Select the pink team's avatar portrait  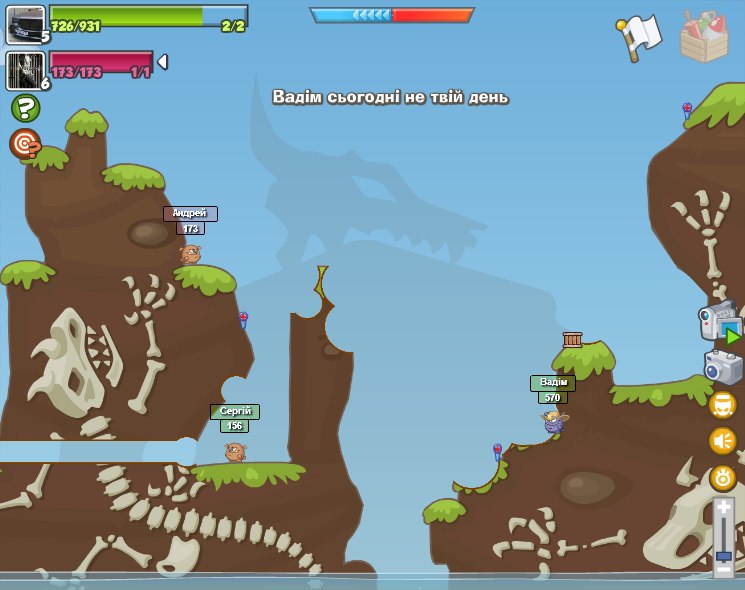(x=24, y=70)
